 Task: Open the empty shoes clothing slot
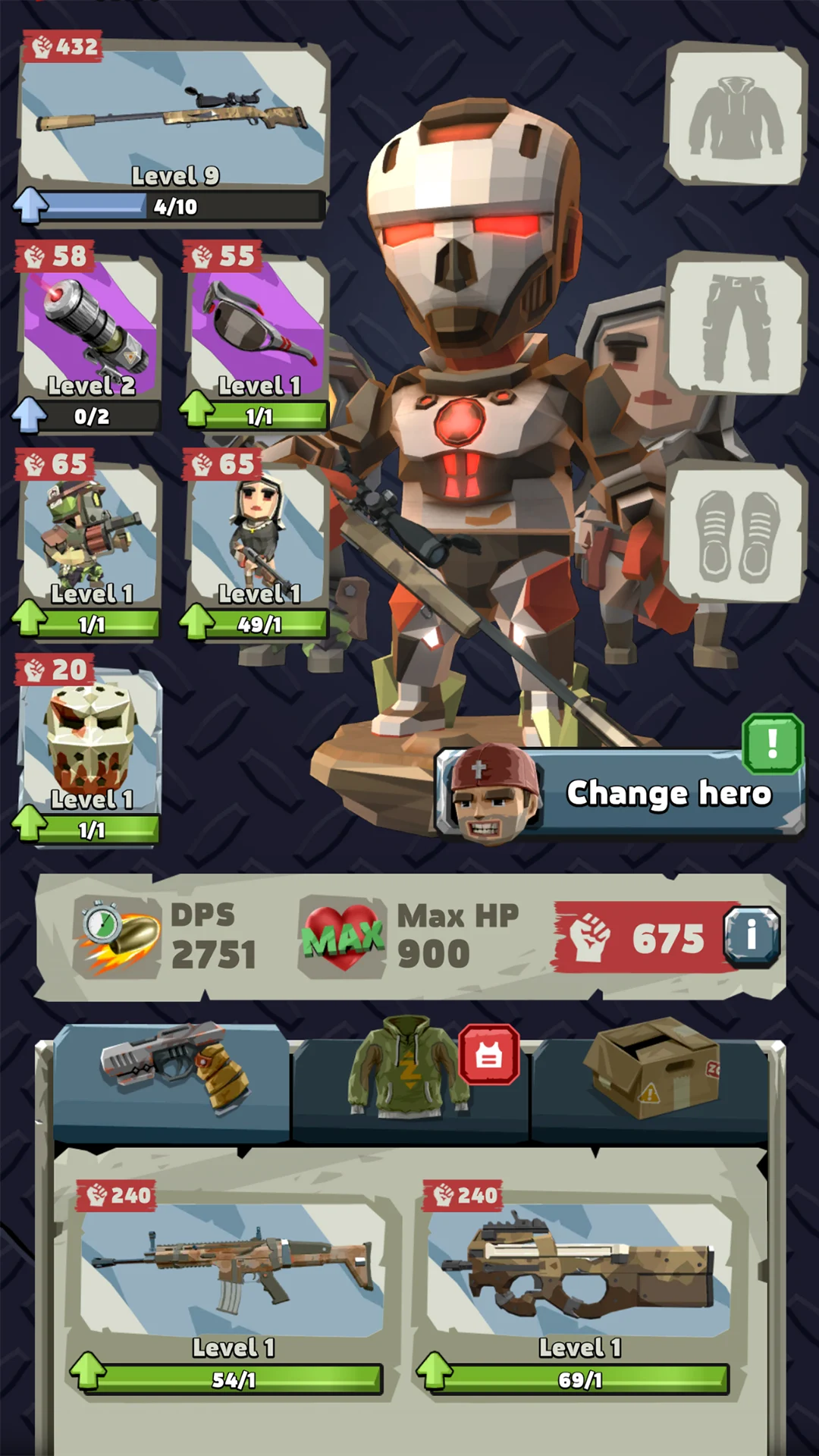tap(735, 533)
